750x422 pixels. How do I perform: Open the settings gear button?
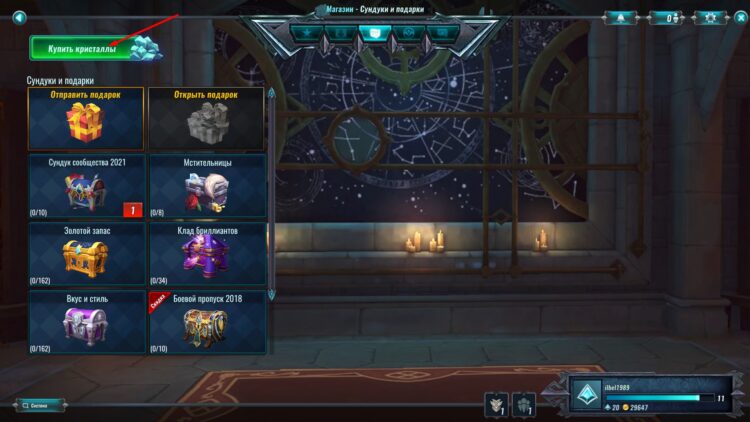pos(711,17)
